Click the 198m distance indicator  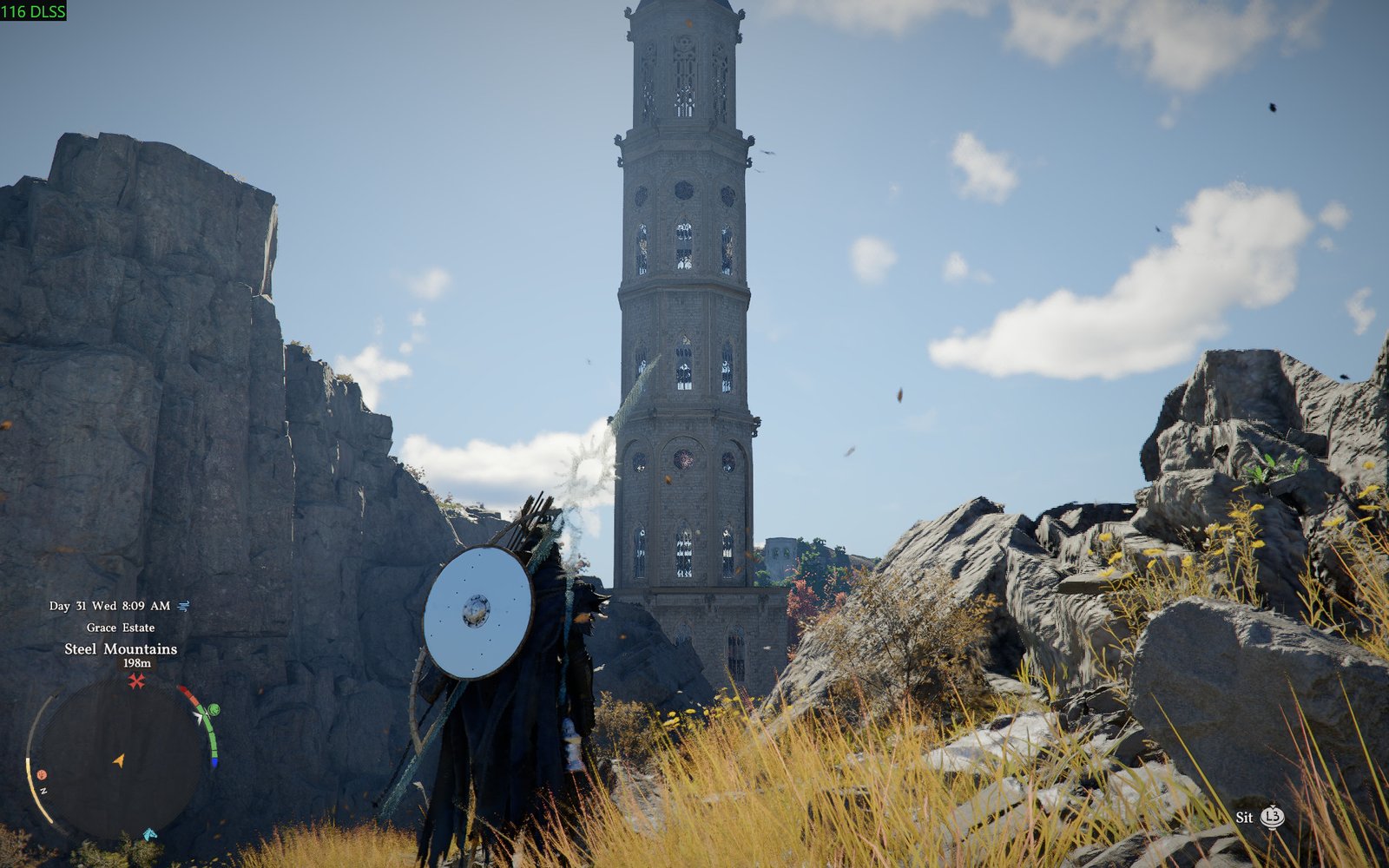(x=136, y=663)
